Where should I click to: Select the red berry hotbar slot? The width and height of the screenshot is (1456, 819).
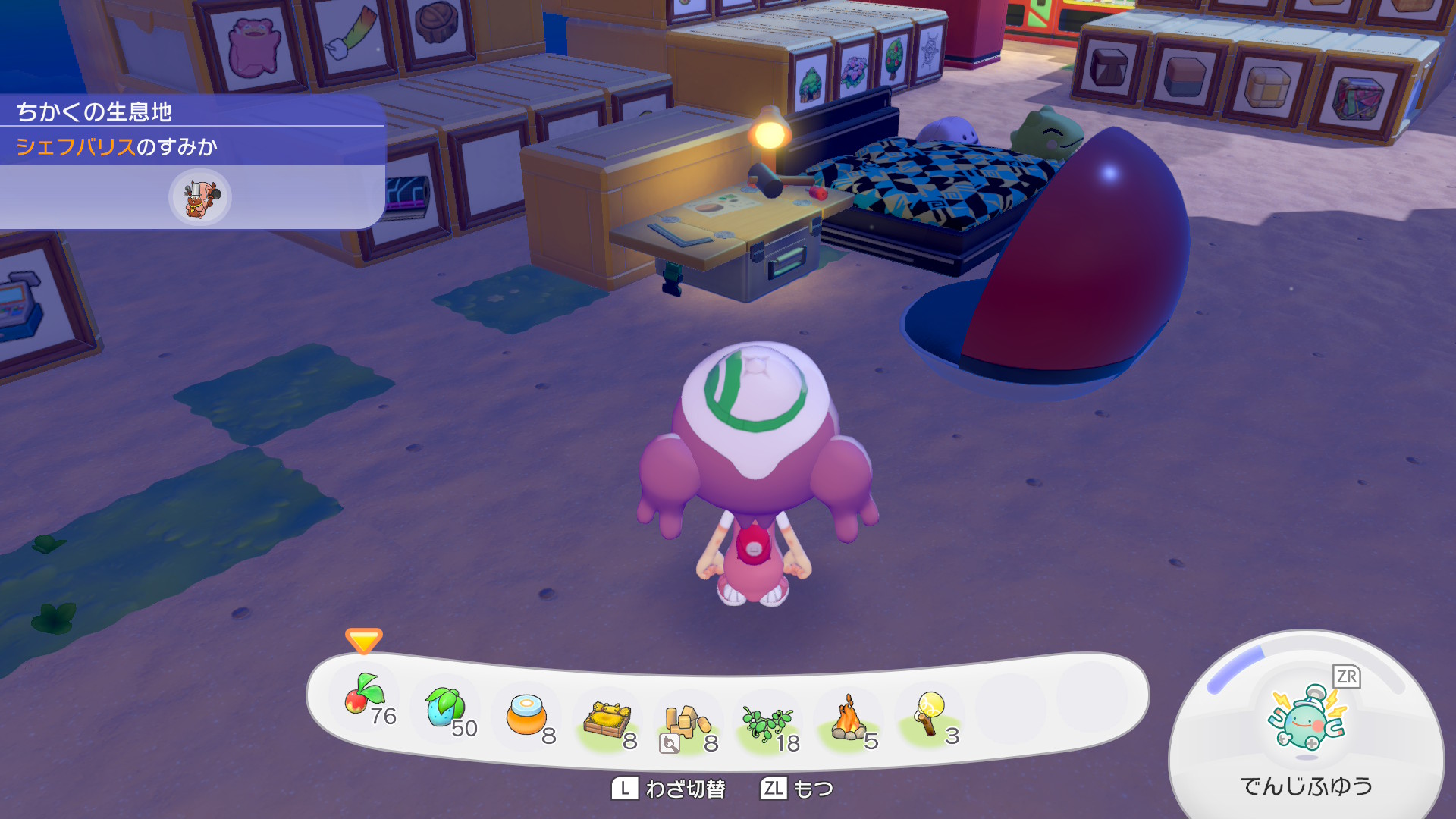point(364,696)
